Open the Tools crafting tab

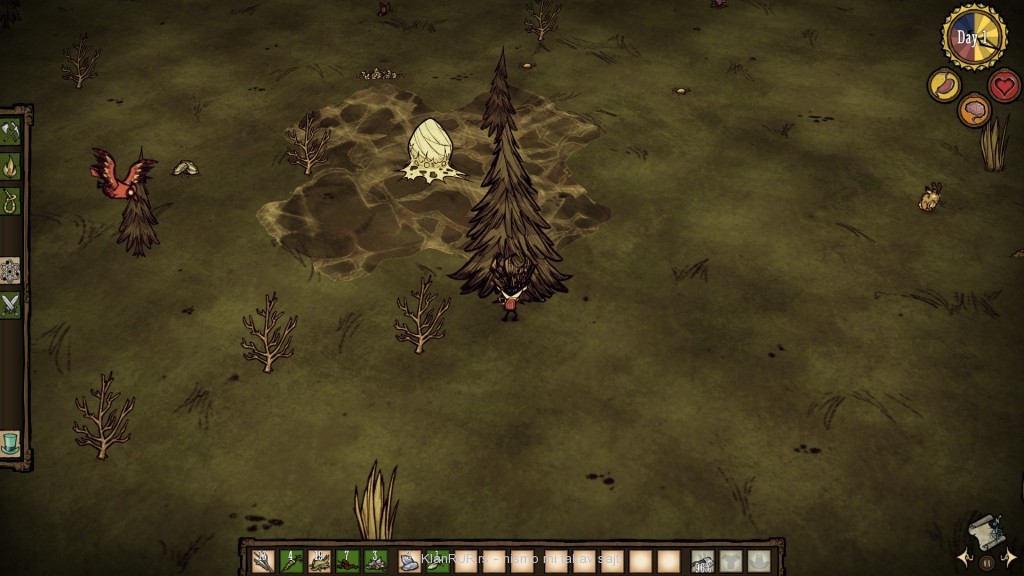click(11, 131)
